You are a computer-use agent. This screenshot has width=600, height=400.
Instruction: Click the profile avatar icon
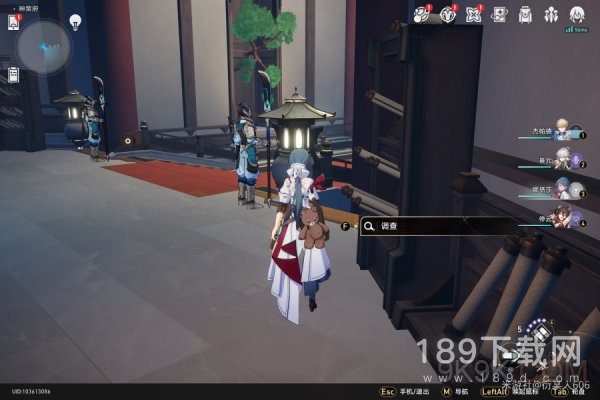tap(577, 14)
